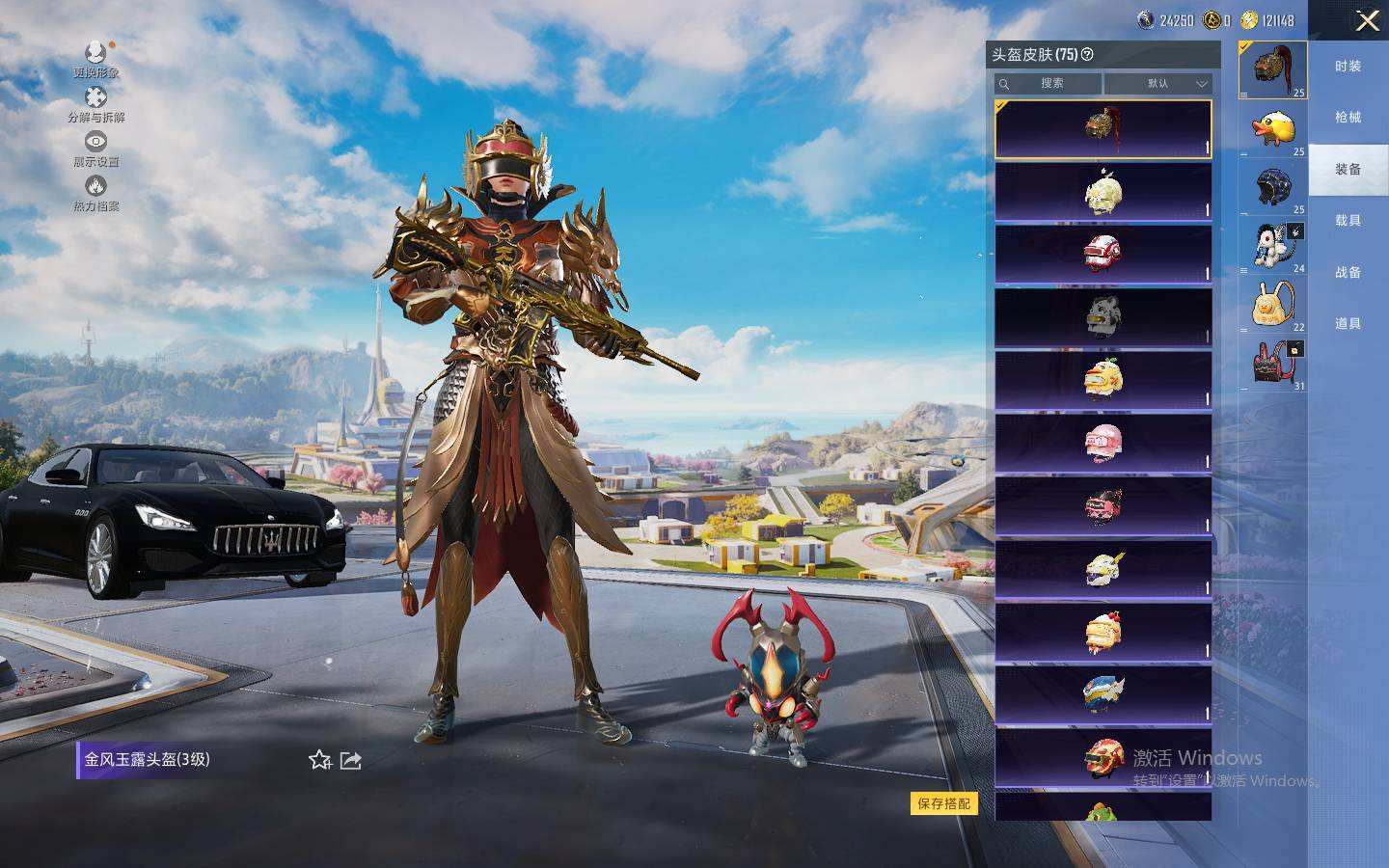Open 分解与拆解 (dismantle) option
Screen dimensions: 1389x868
click(x=95, y=103)
